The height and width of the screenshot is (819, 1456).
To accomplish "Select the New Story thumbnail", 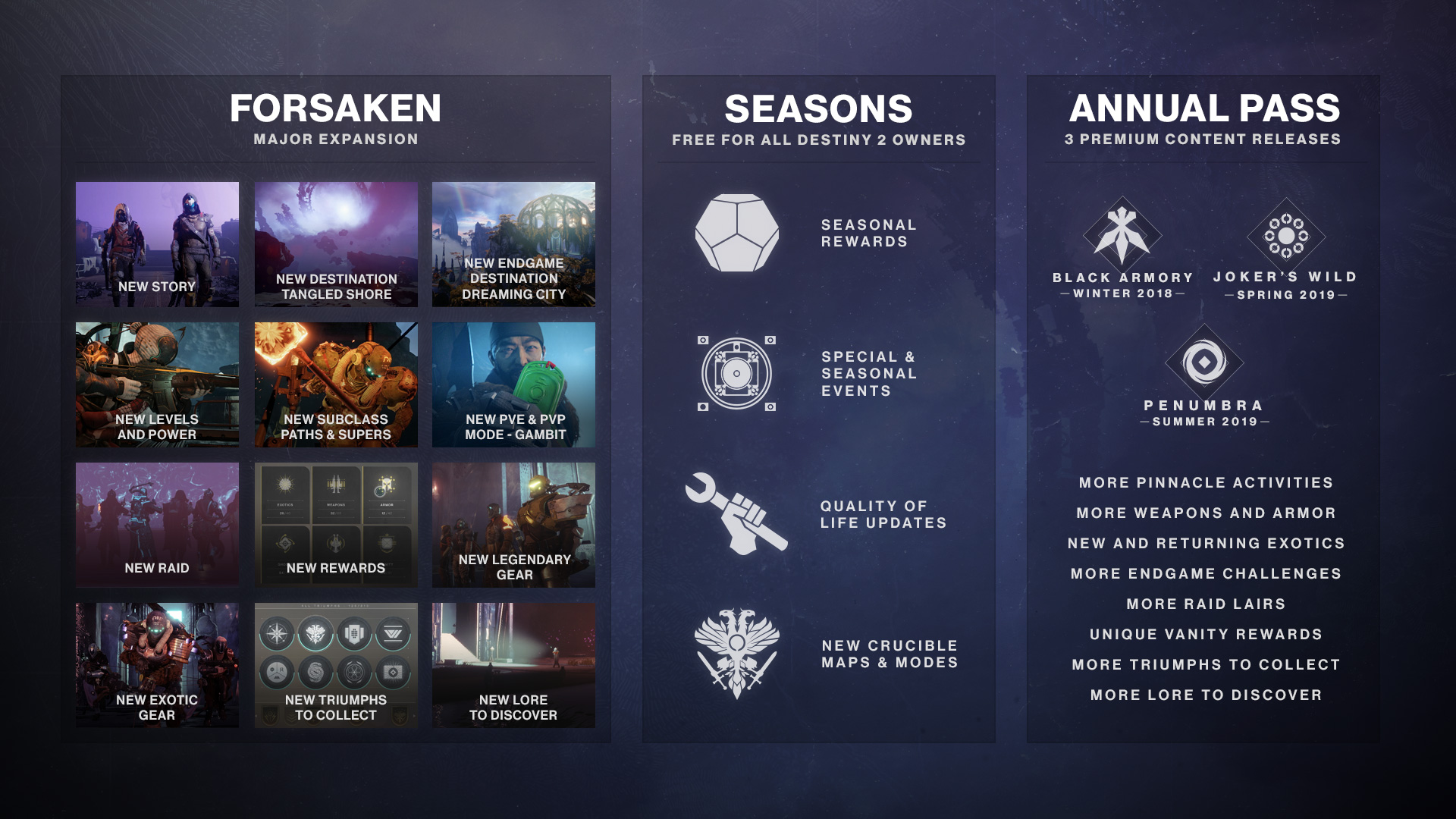I will [x=157, y=244].
